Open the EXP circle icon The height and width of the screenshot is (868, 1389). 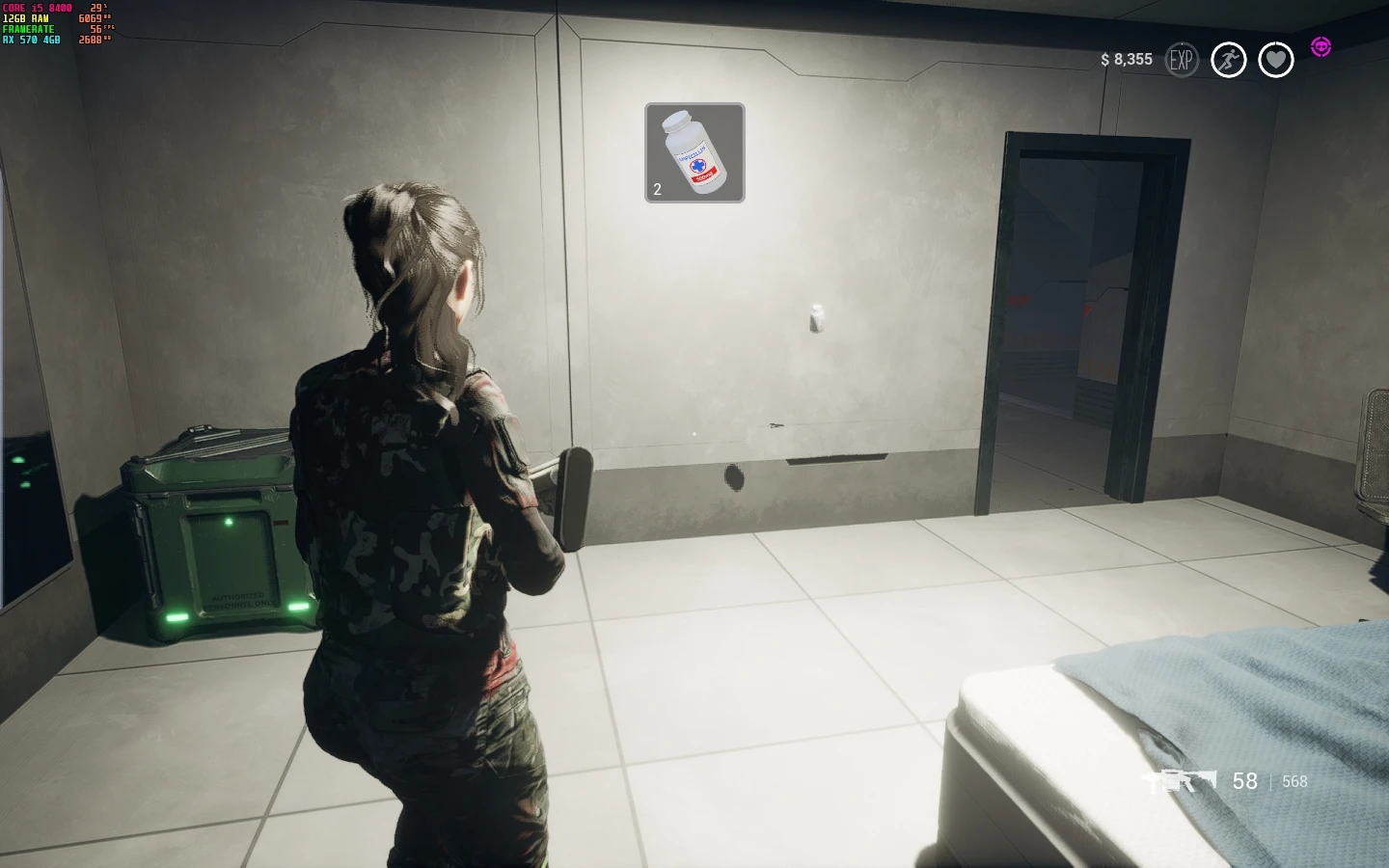click(x=1182, y=60)
